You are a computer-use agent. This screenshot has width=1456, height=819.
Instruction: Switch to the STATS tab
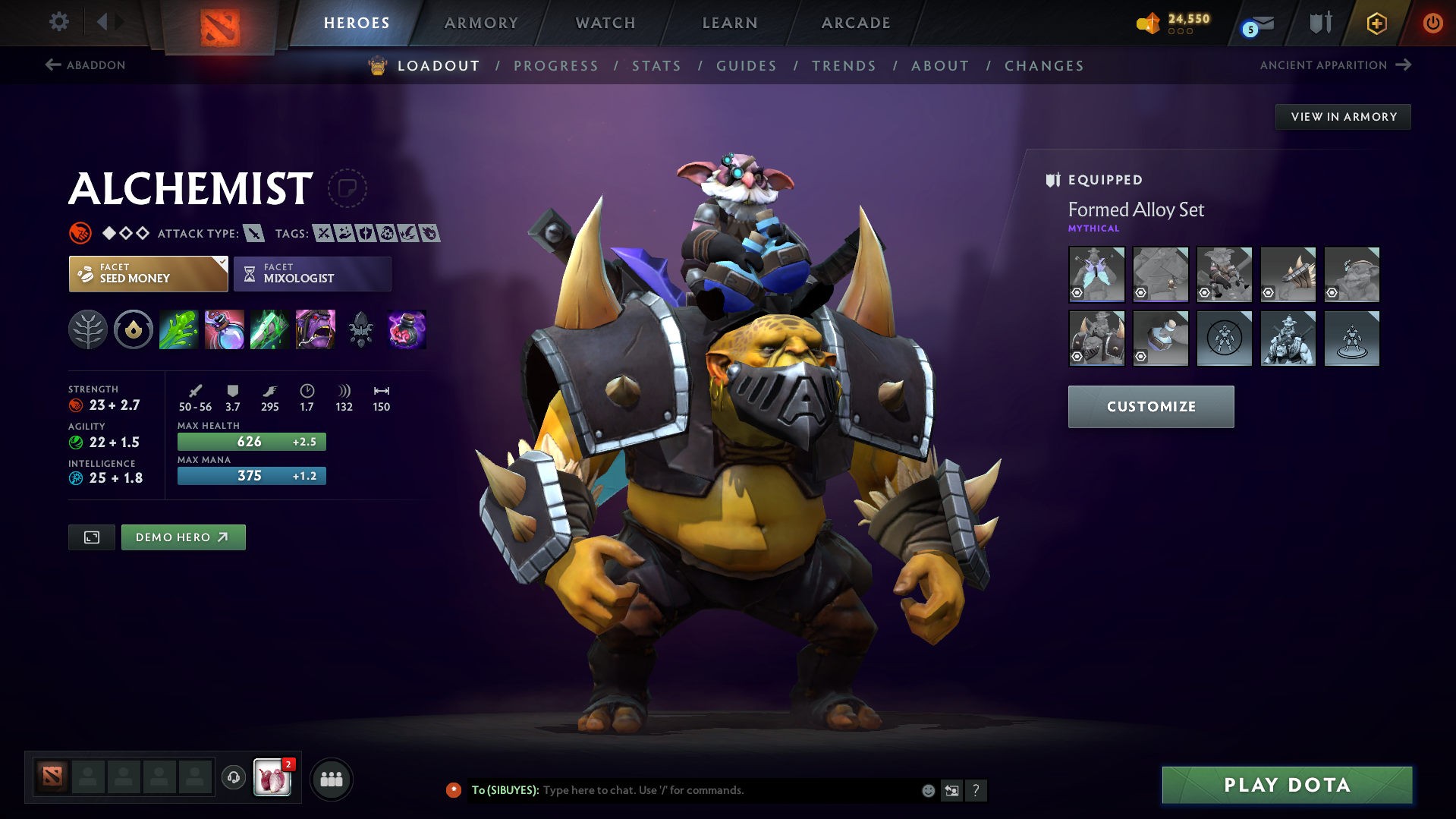[x=656, y=66]
